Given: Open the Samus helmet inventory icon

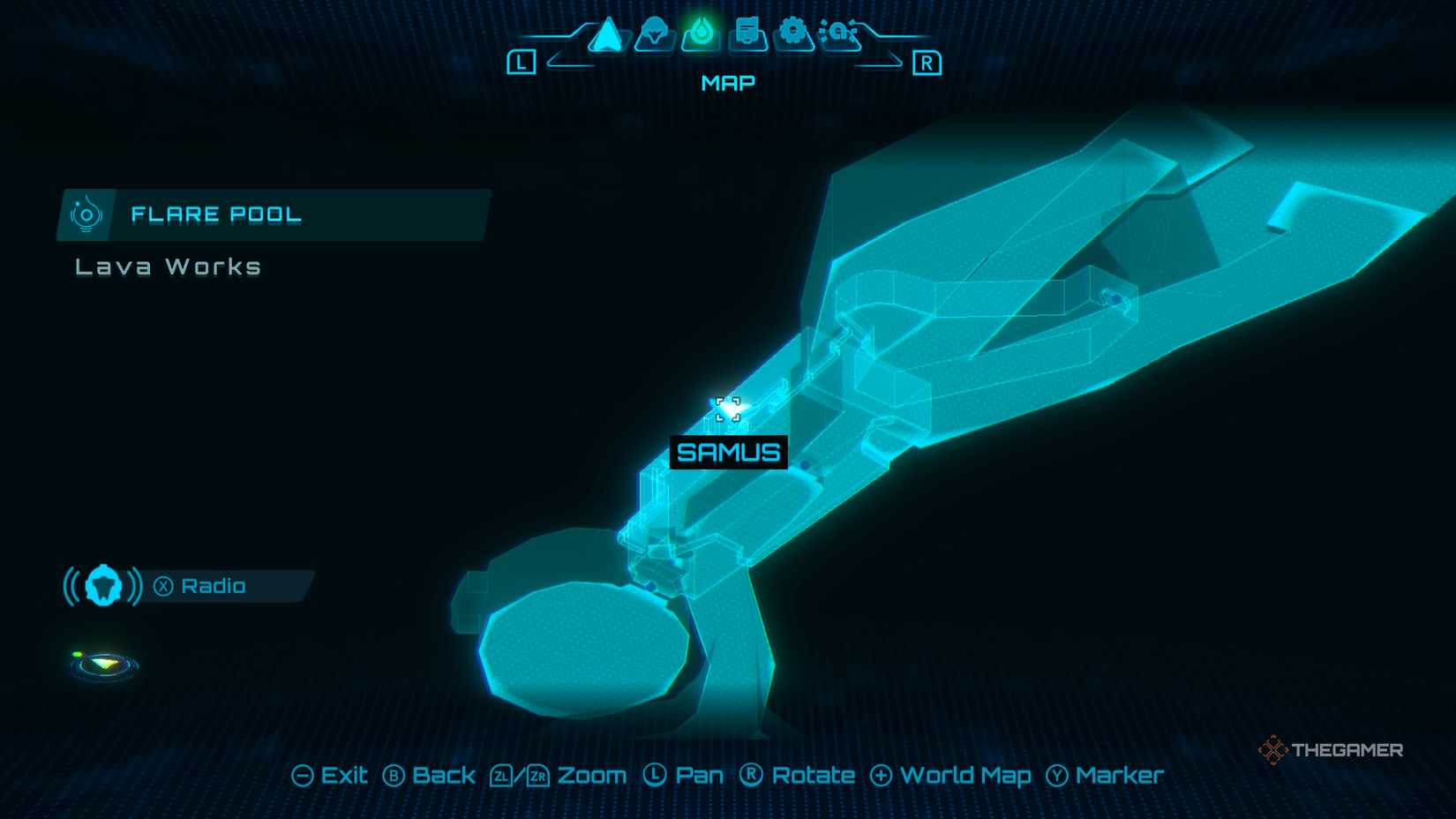Looking at the screenshot, I should pyautogui.click(x=655, y=35).
